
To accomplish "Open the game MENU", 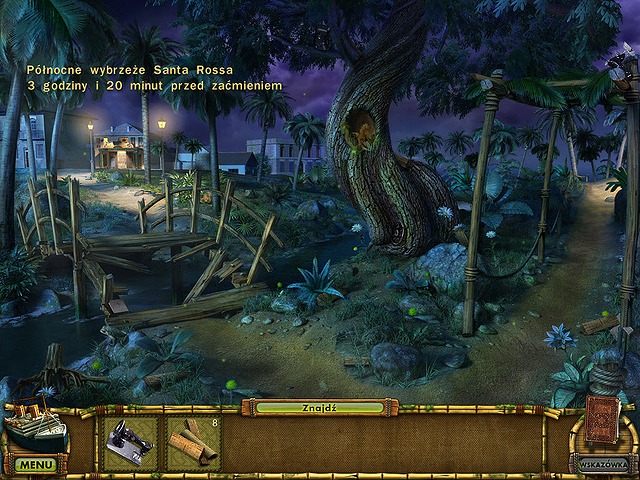I will (35, 465).
